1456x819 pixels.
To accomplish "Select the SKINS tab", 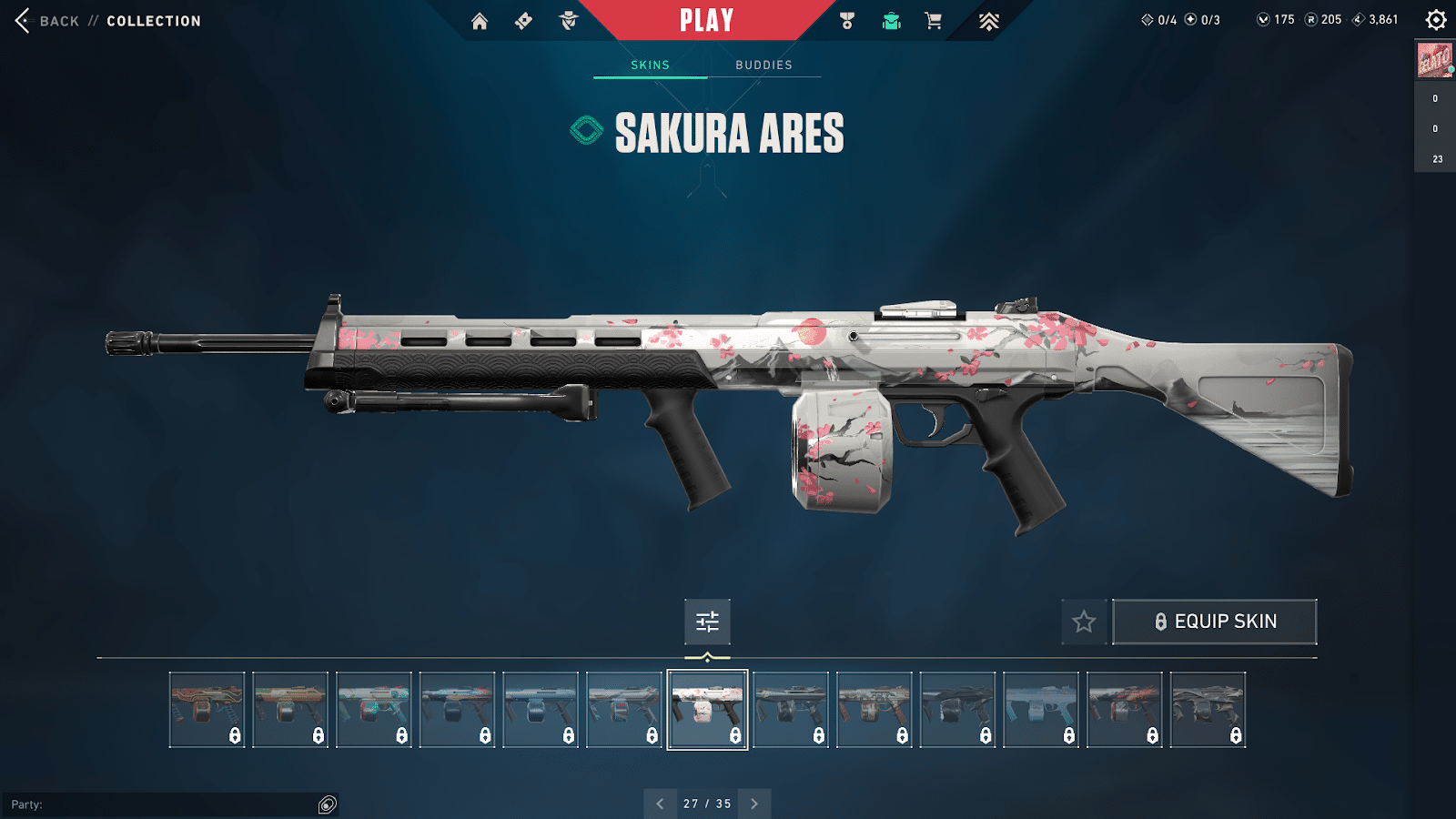I will [651, 65].
